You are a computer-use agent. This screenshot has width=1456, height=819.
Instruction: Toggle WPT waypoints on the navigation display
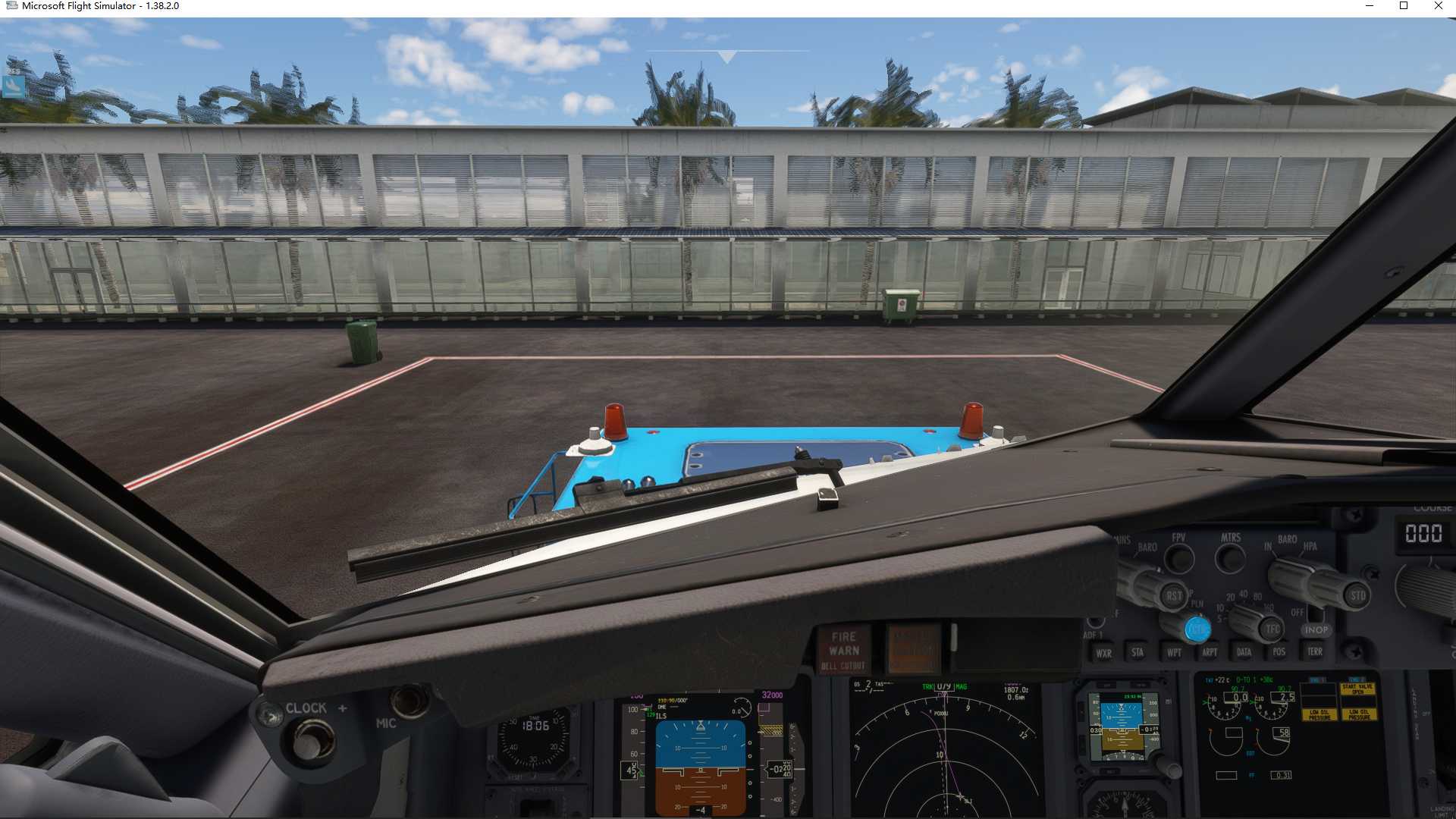pos(1174,653)
